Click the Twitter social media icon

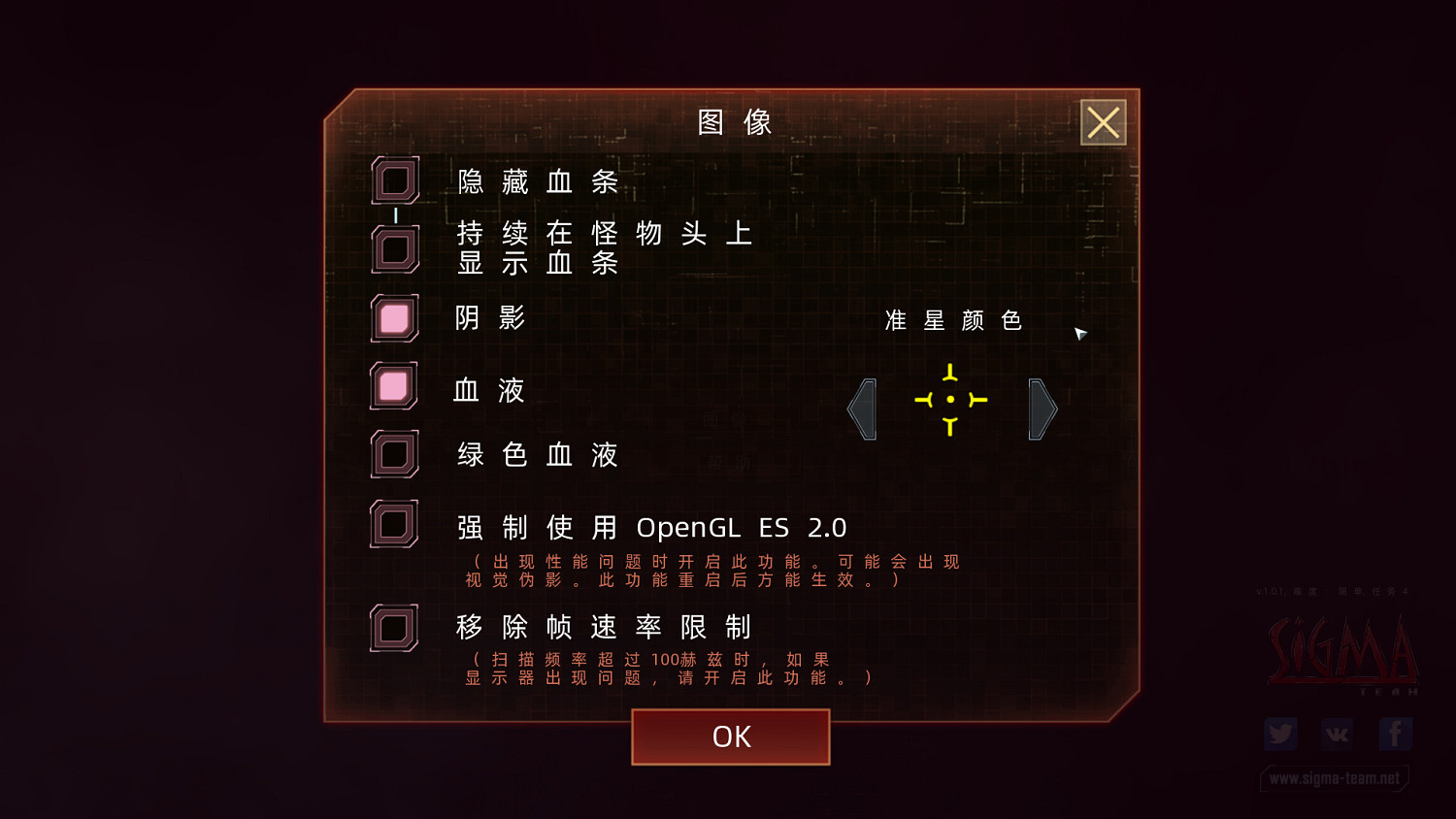[x=1280, y=734]
